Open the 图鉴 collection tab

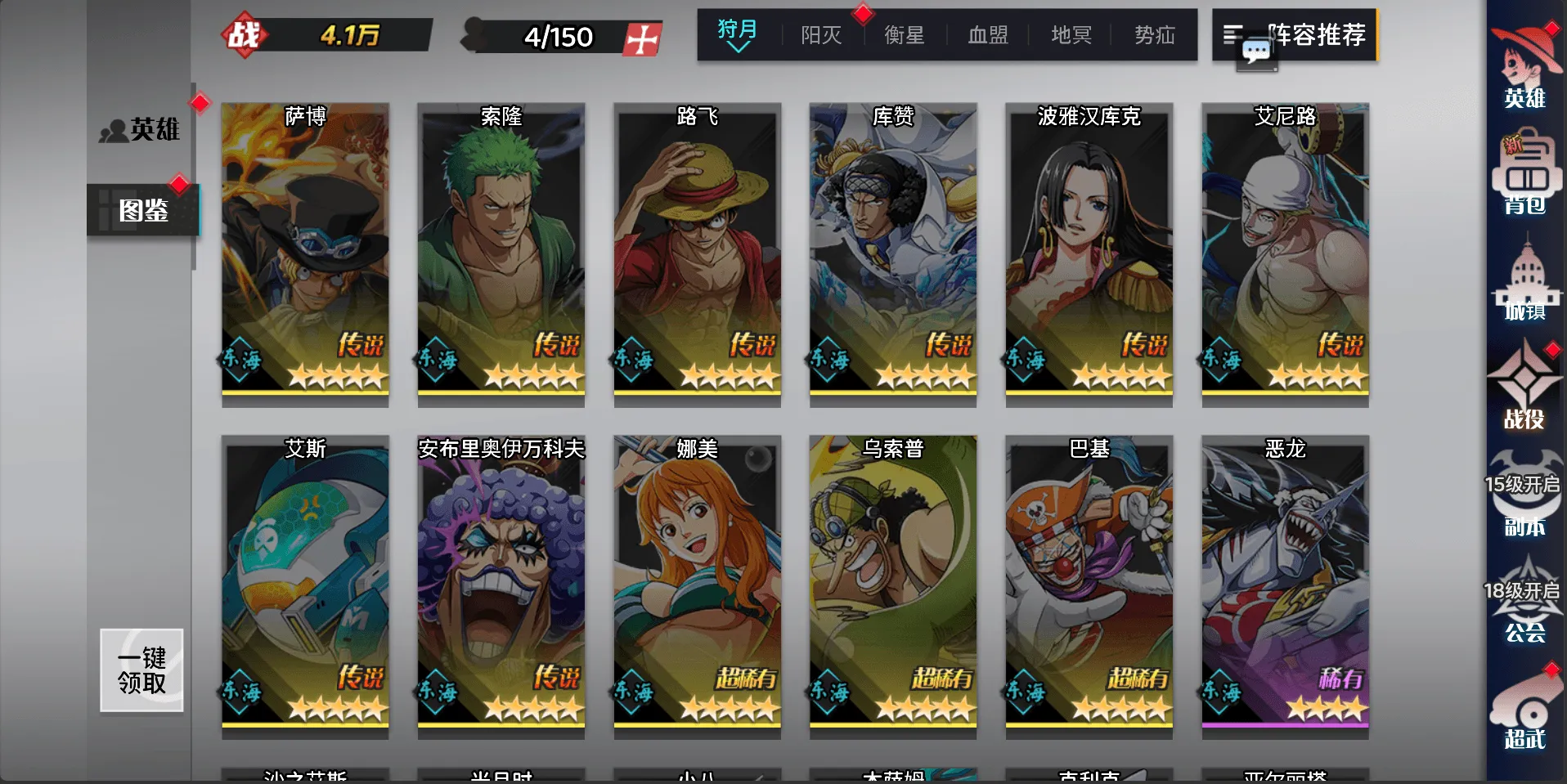[x=143, y=210]
